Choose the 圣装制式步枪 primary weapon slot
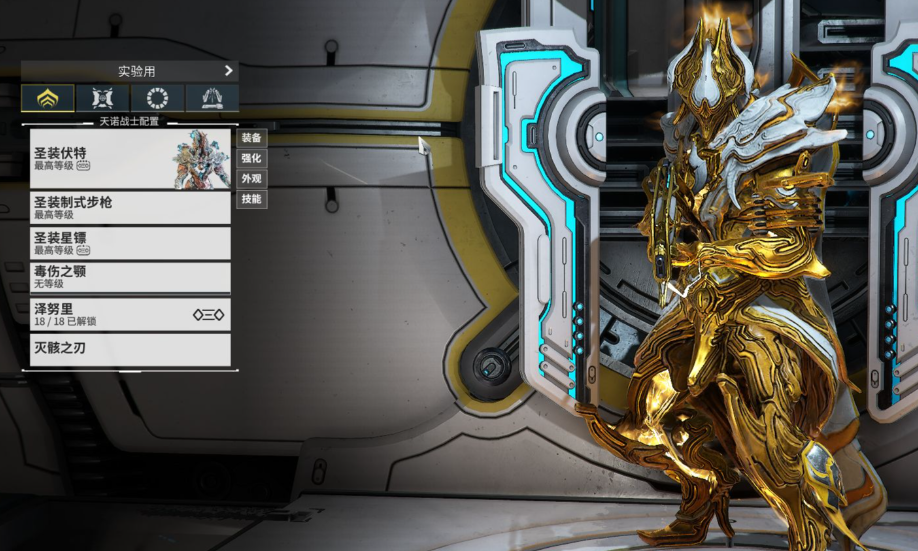This screenshot has width=918, height=551. (130, 207)
